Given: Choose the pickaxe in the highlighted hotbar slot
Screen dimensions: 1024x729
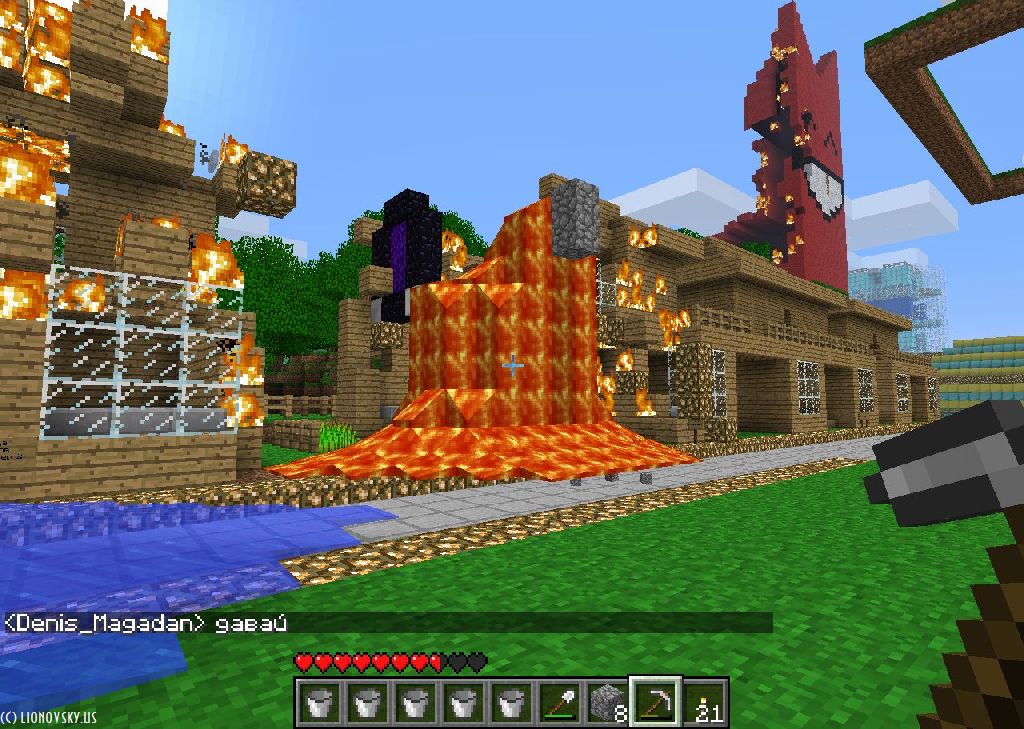Looking at the screenshot, I should pyautogui.click(x=655, y=703).
